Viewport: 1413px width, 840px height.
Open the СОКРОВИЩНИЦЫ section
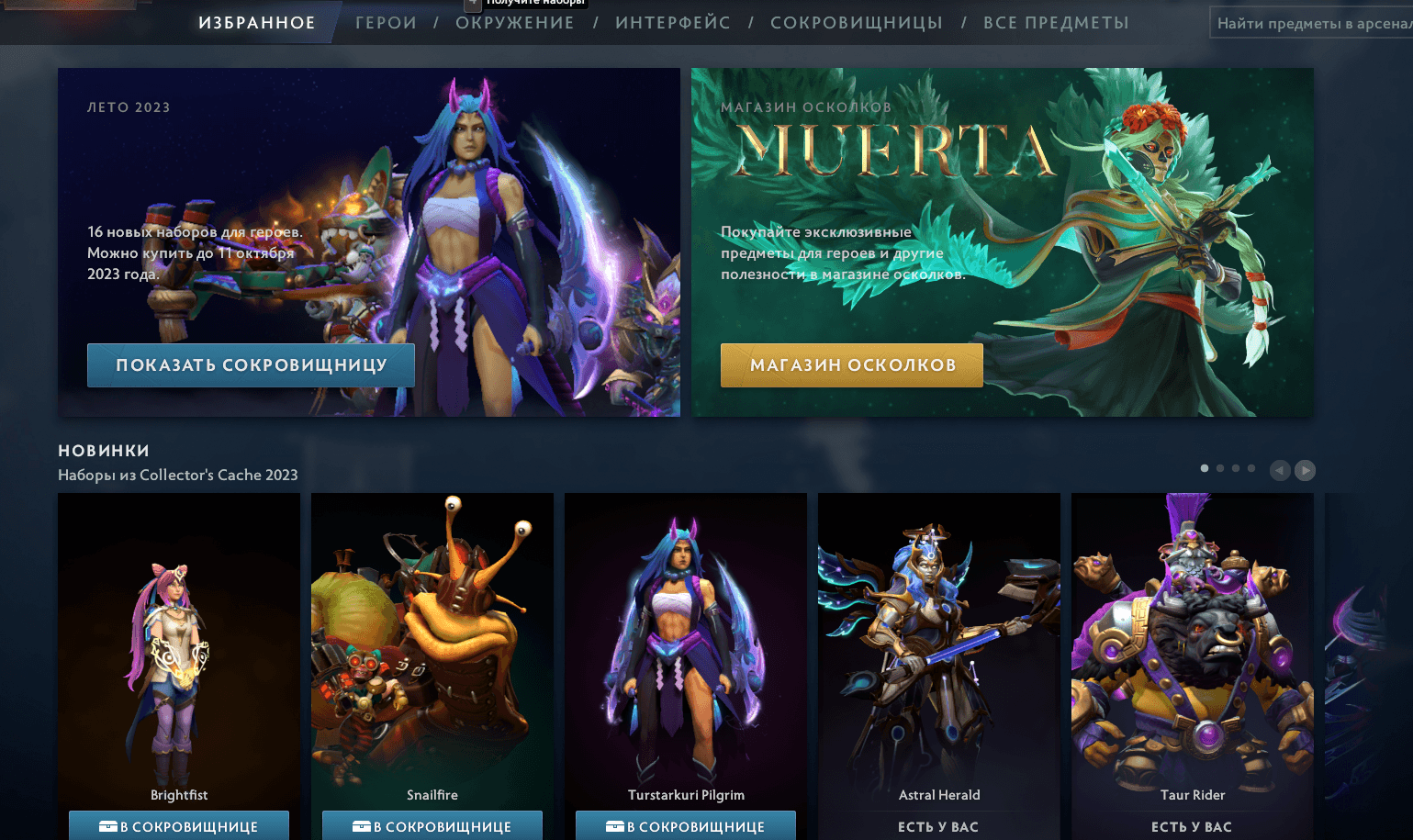(x=856, y=22)
